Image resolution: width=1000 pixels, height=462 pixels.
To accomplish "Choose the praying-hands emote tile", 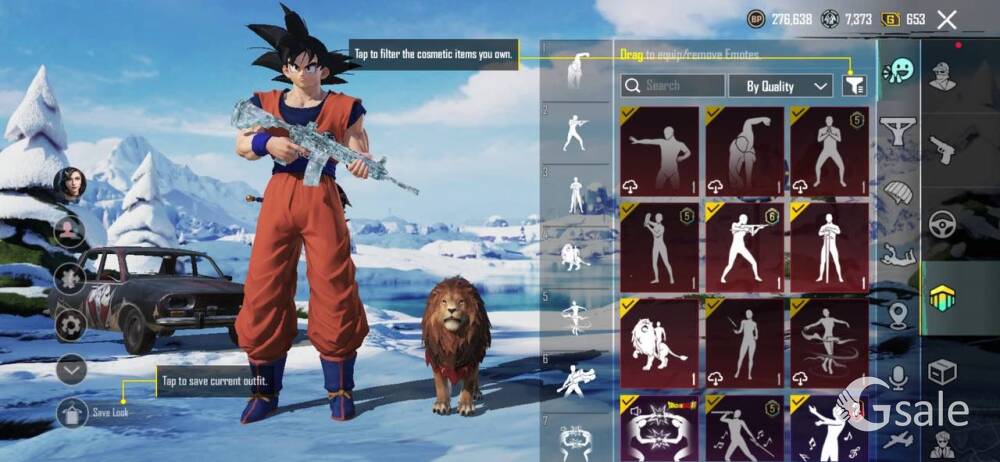I will (x=829, y=150).
